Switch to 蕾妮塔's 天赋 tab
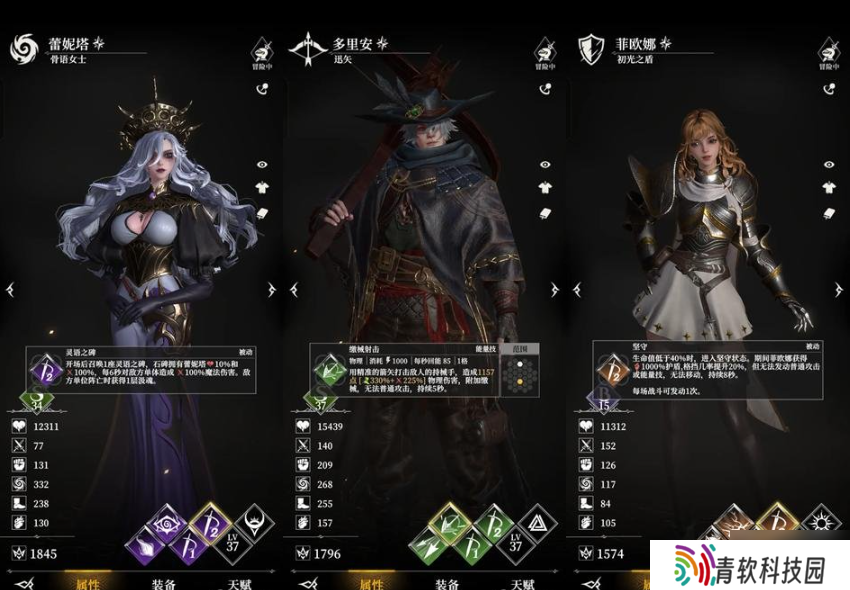Screen dimensions: 850x590 (236, 582)
